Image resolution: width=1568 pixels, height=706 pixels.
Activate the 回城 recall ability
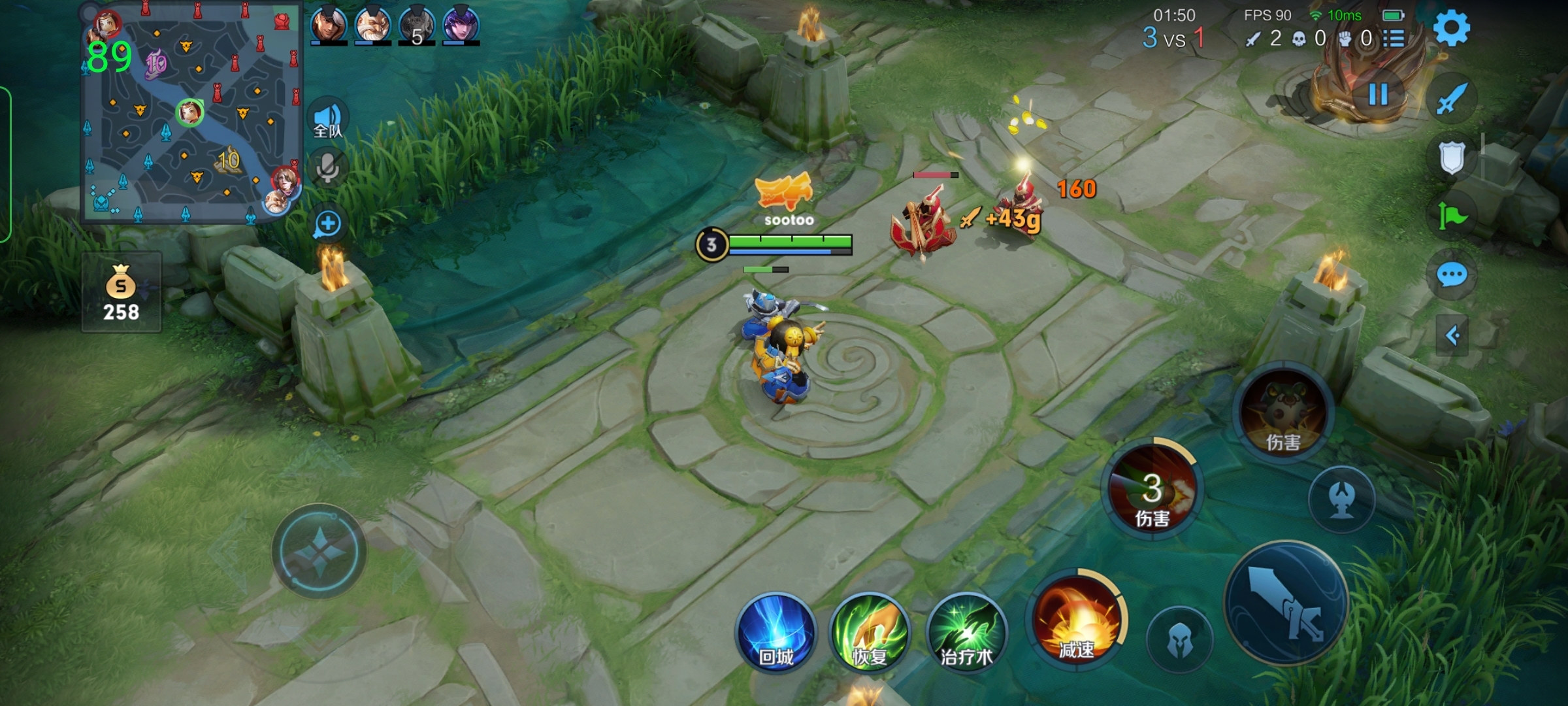(x=776, y=633)
